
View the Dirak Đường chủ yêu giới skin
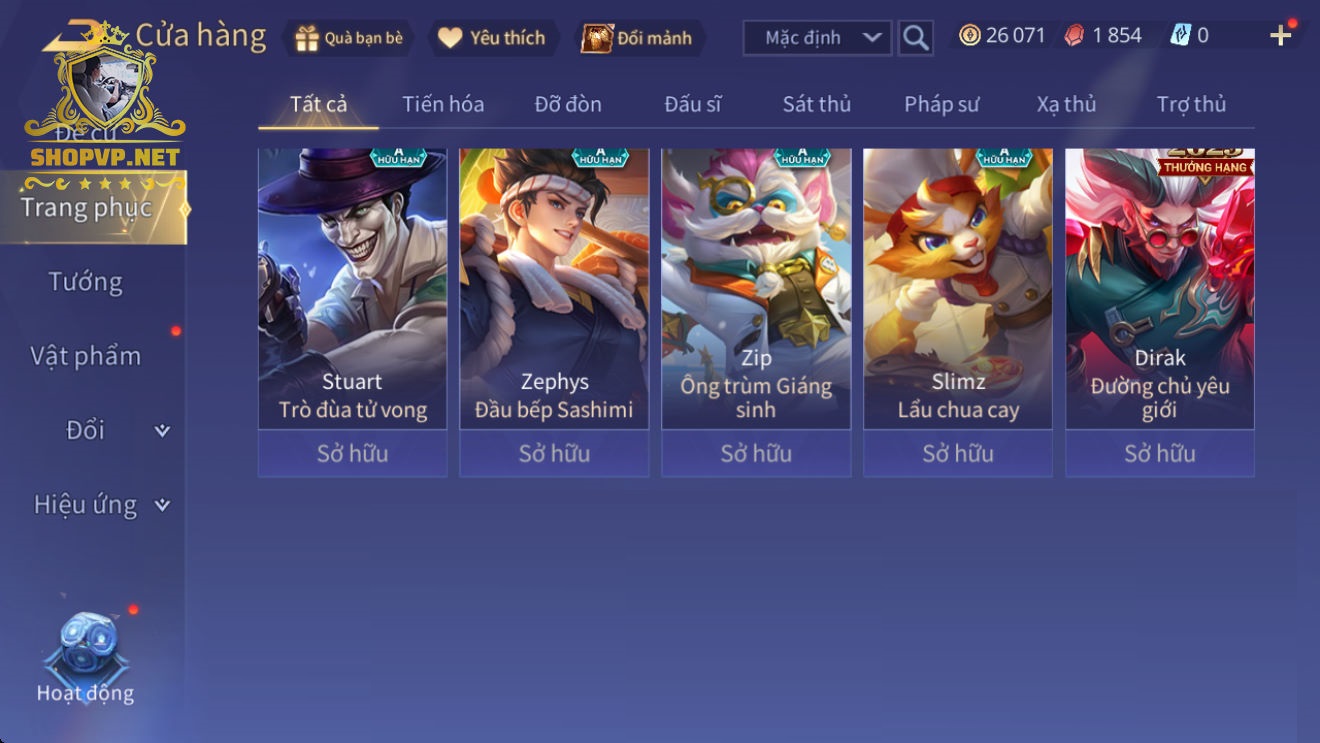tap(1159, 290)
